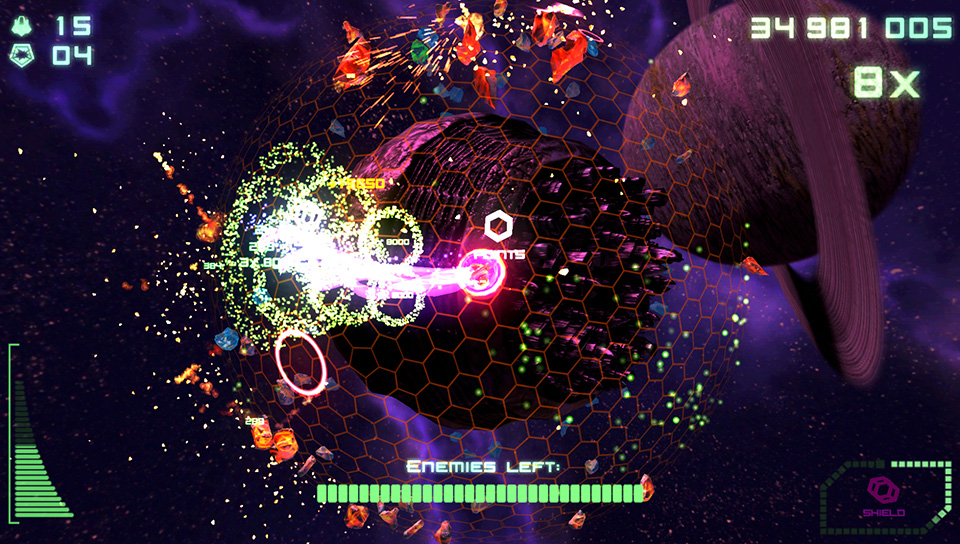This screenshot has height=544, width=960.
Task: Select the Shield power-up indicator
Action: pos(884,495)
